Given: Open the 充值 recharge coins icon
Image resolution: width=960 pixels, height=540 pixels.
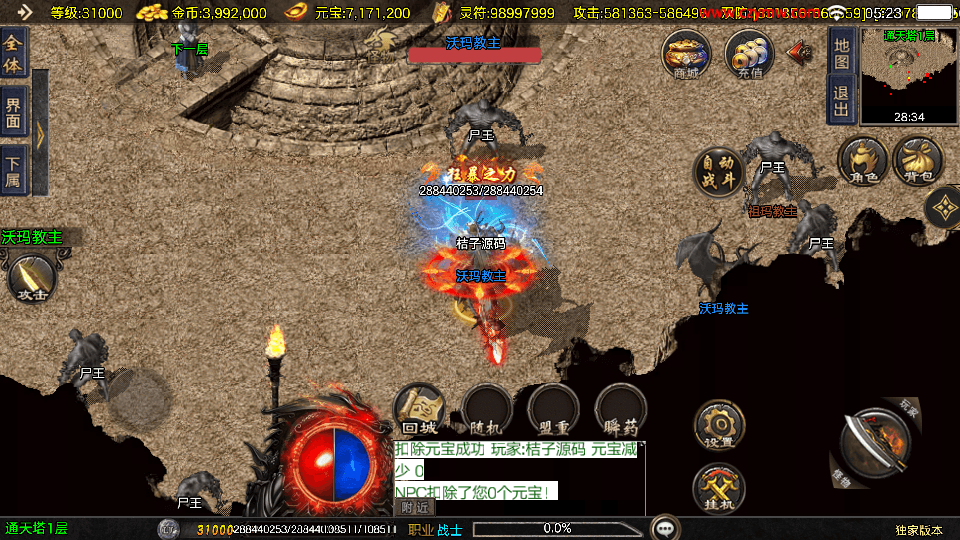Looking at the screenshot, I should [x=749, y=54].
